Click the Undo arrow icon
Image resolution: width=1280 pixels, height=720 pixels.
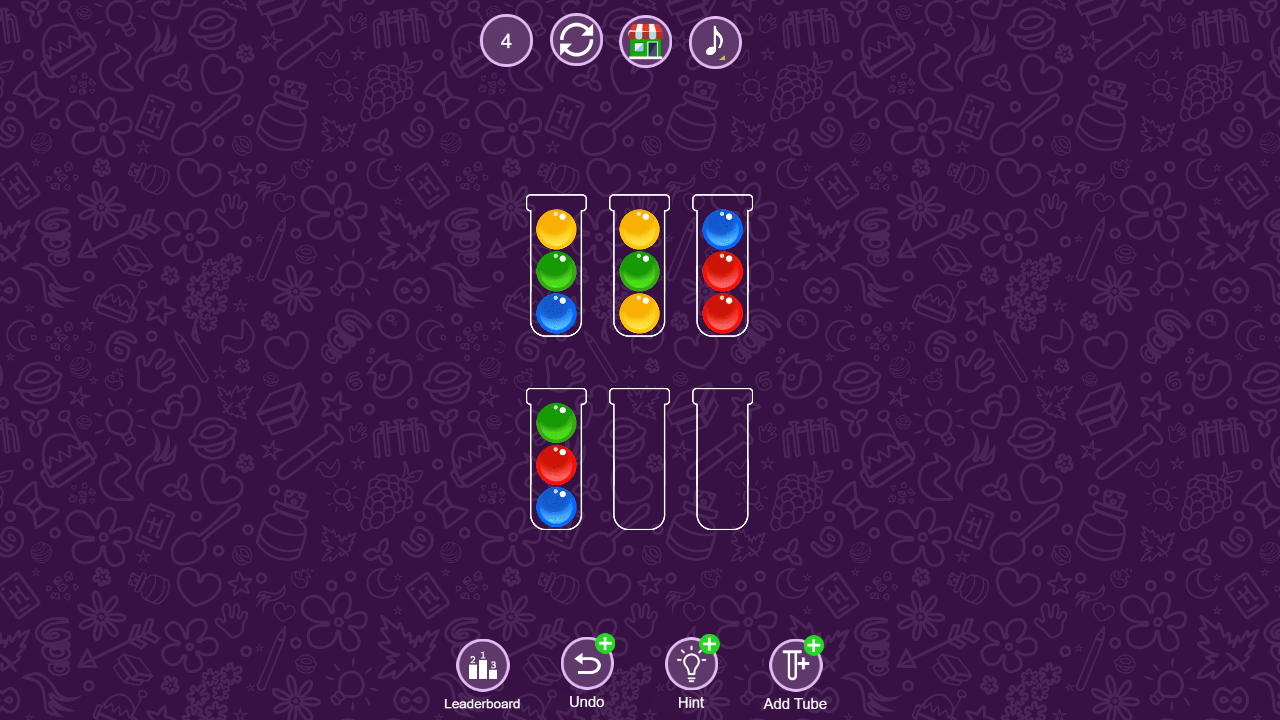point(586,663)
